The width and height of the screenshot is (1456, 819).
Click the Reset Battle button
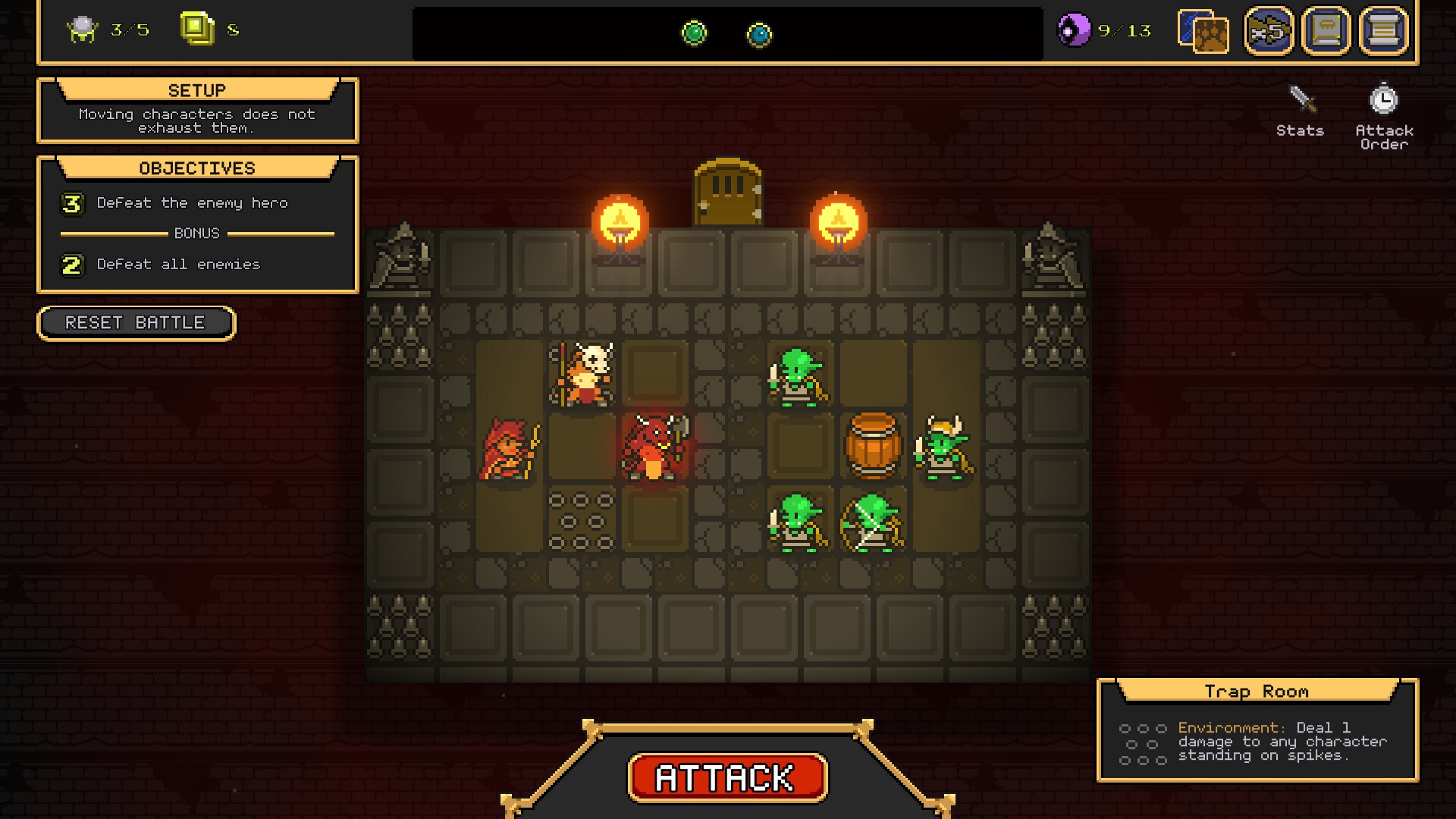(136, 323)
